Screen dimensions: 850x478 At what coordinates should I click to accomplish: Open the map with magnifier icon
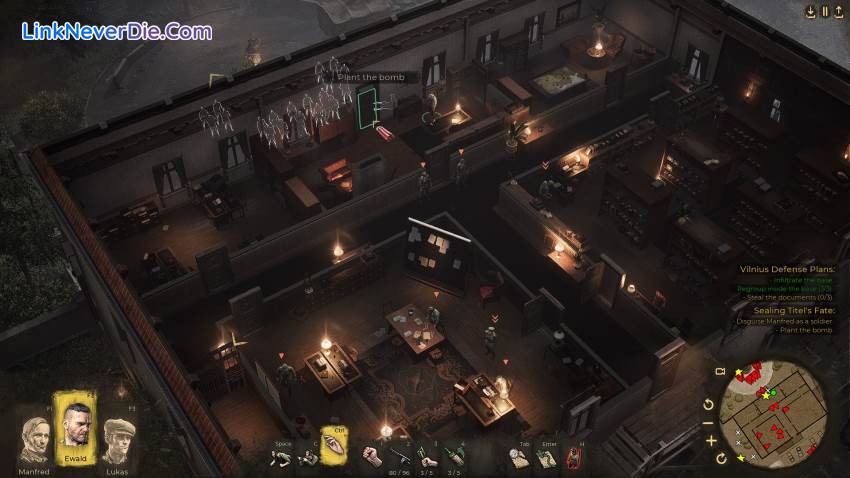pyautogui.click(x=517, y=456)
